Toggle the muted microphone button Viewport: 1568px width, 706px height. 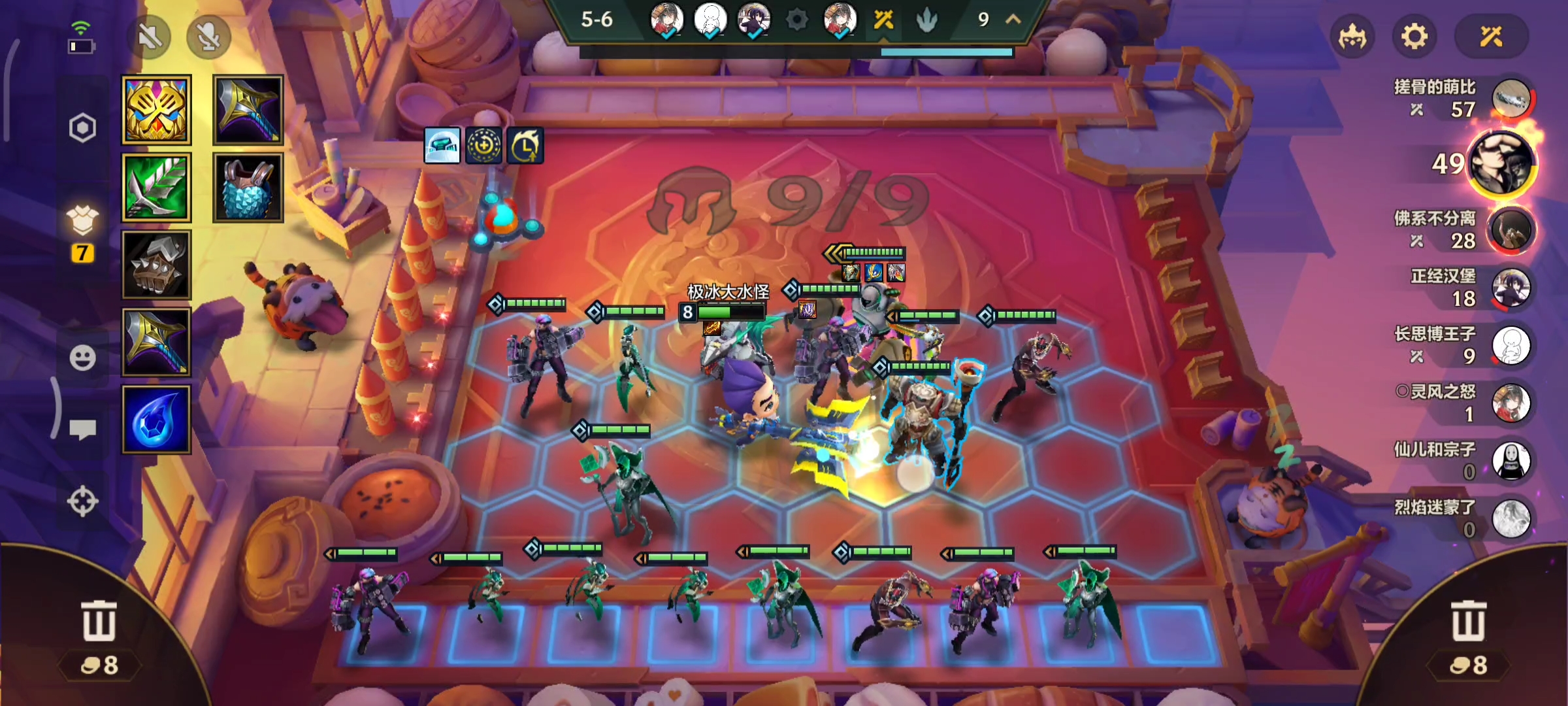tap(208, 37)
